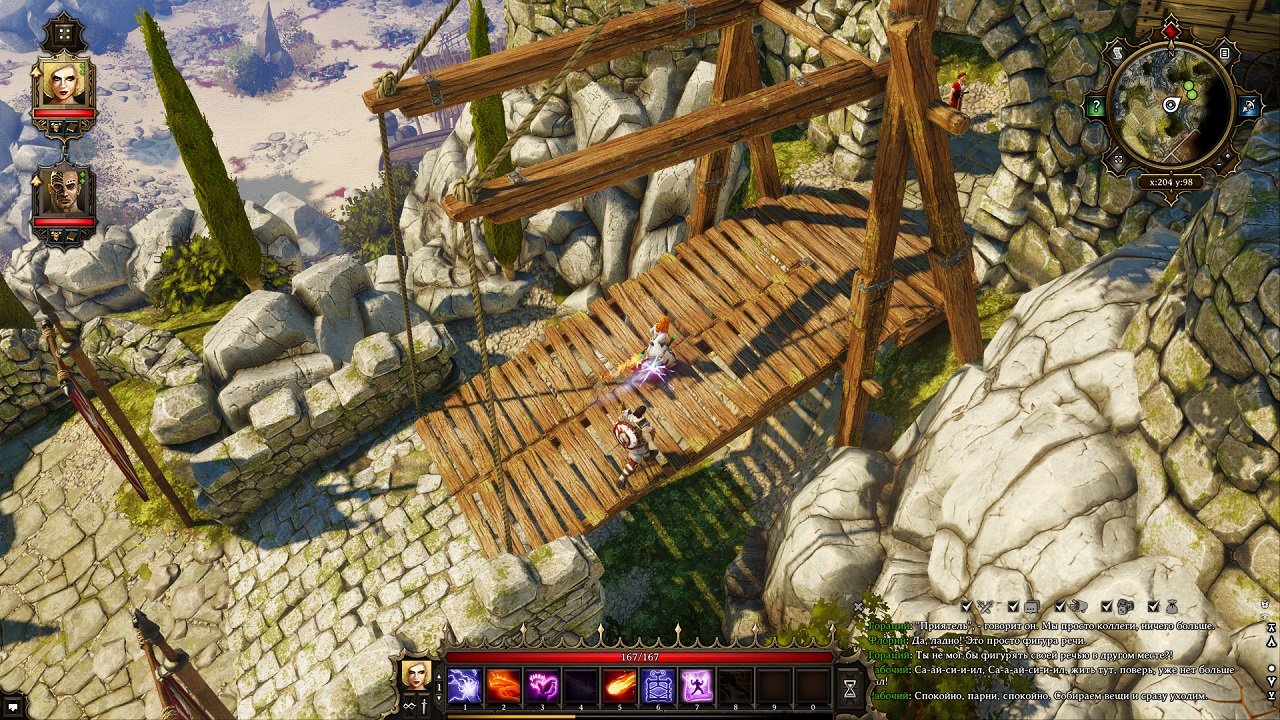
Task: Select the fireball skill in hotbar slot 5
Action: 503,686
